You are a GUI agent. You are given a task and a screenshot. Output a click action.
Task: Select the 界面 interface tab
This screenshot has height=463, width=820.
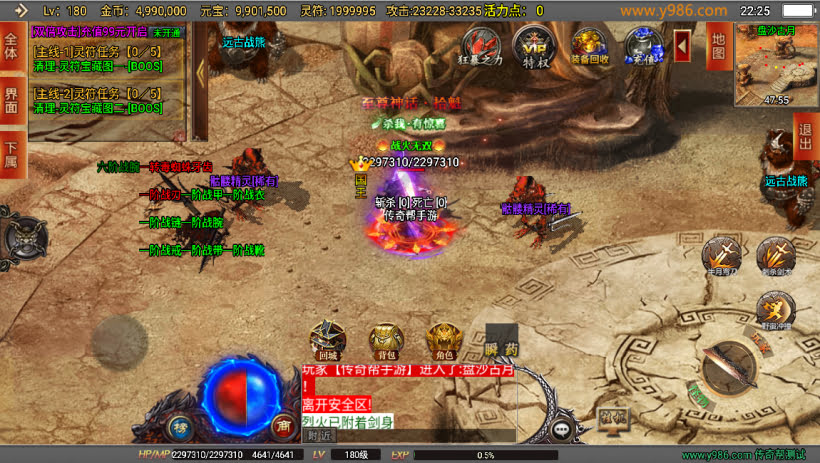[12, 100]
